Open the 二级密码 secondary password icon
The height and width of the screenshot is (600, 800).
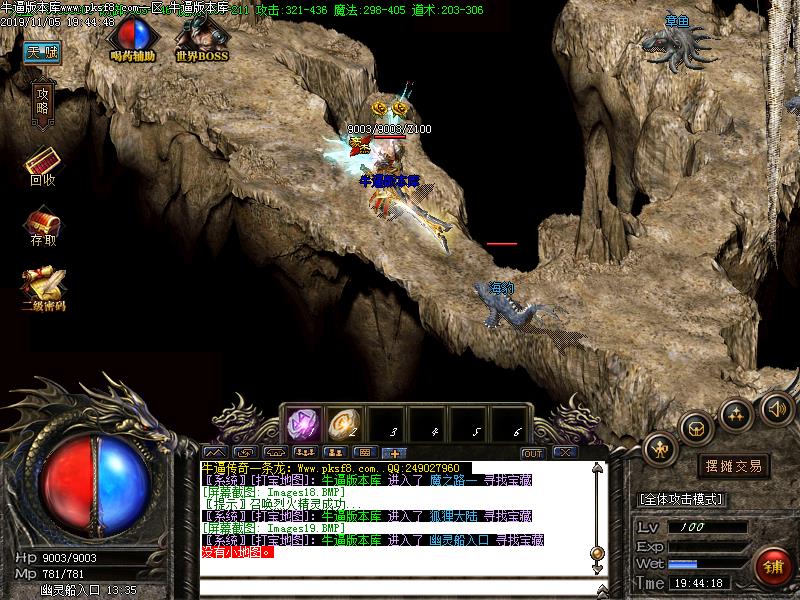coord(43,287)
